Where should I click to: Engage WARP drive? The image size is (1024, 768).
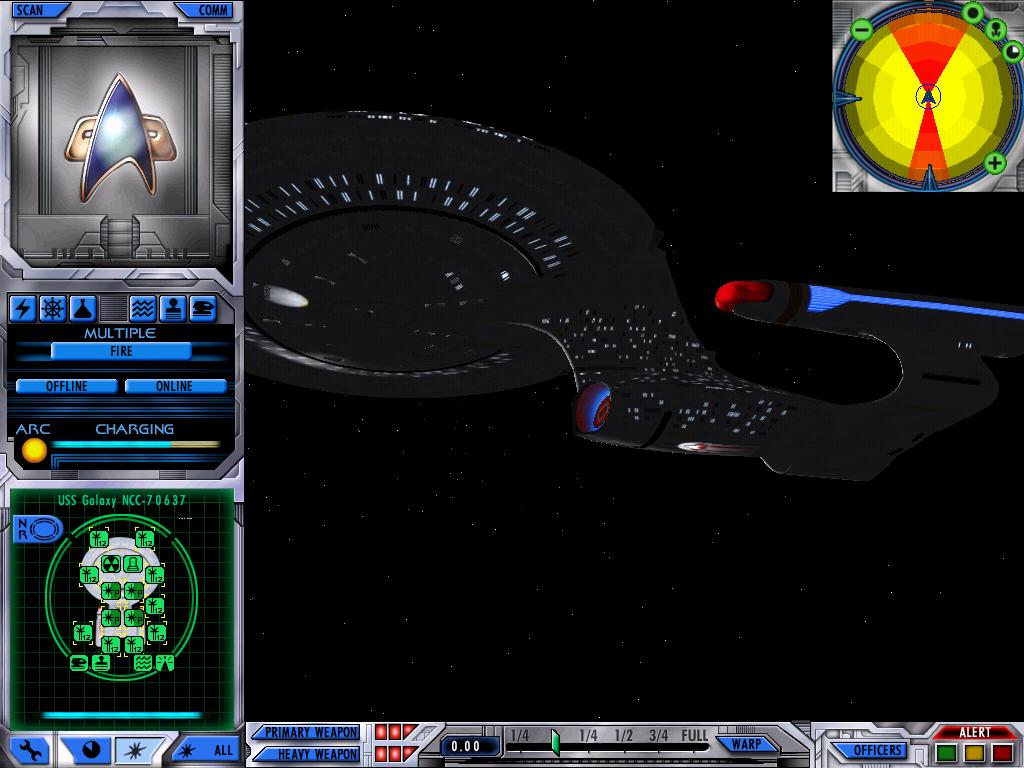(x=746, y=744)
